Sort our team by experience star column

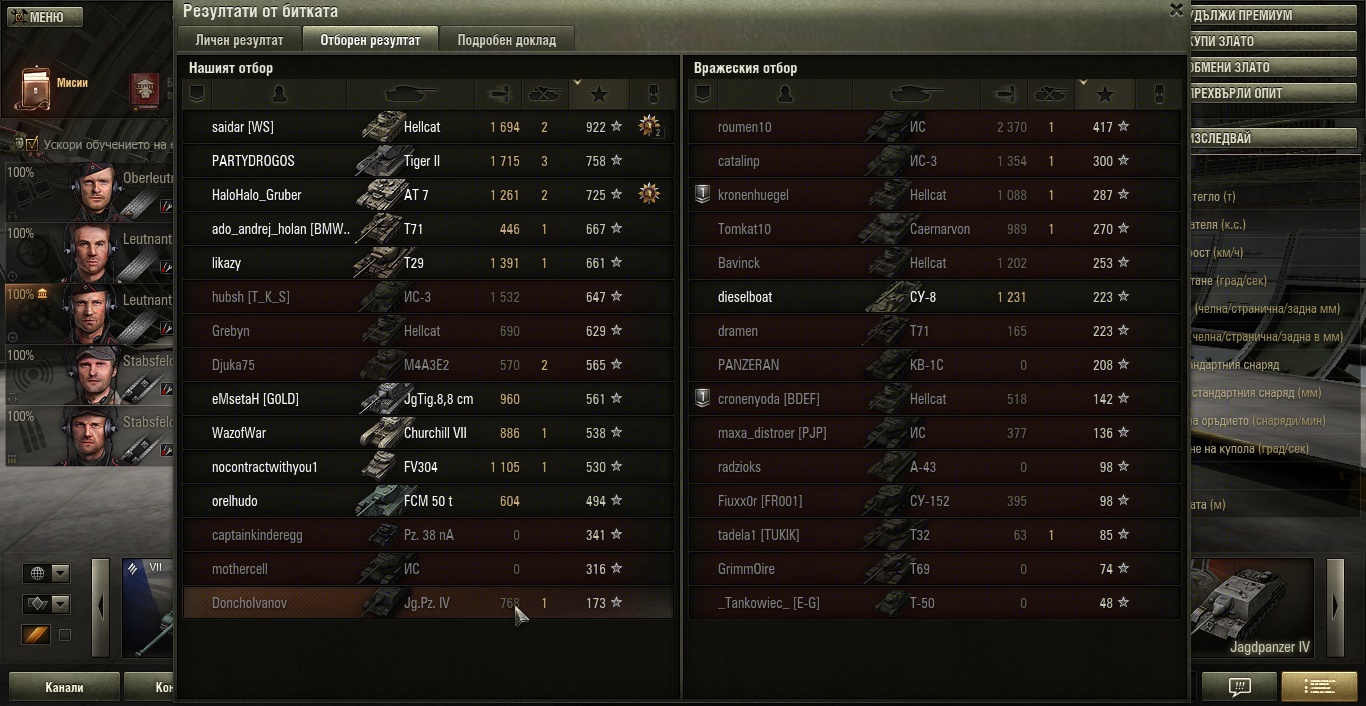tap(599, 94)
